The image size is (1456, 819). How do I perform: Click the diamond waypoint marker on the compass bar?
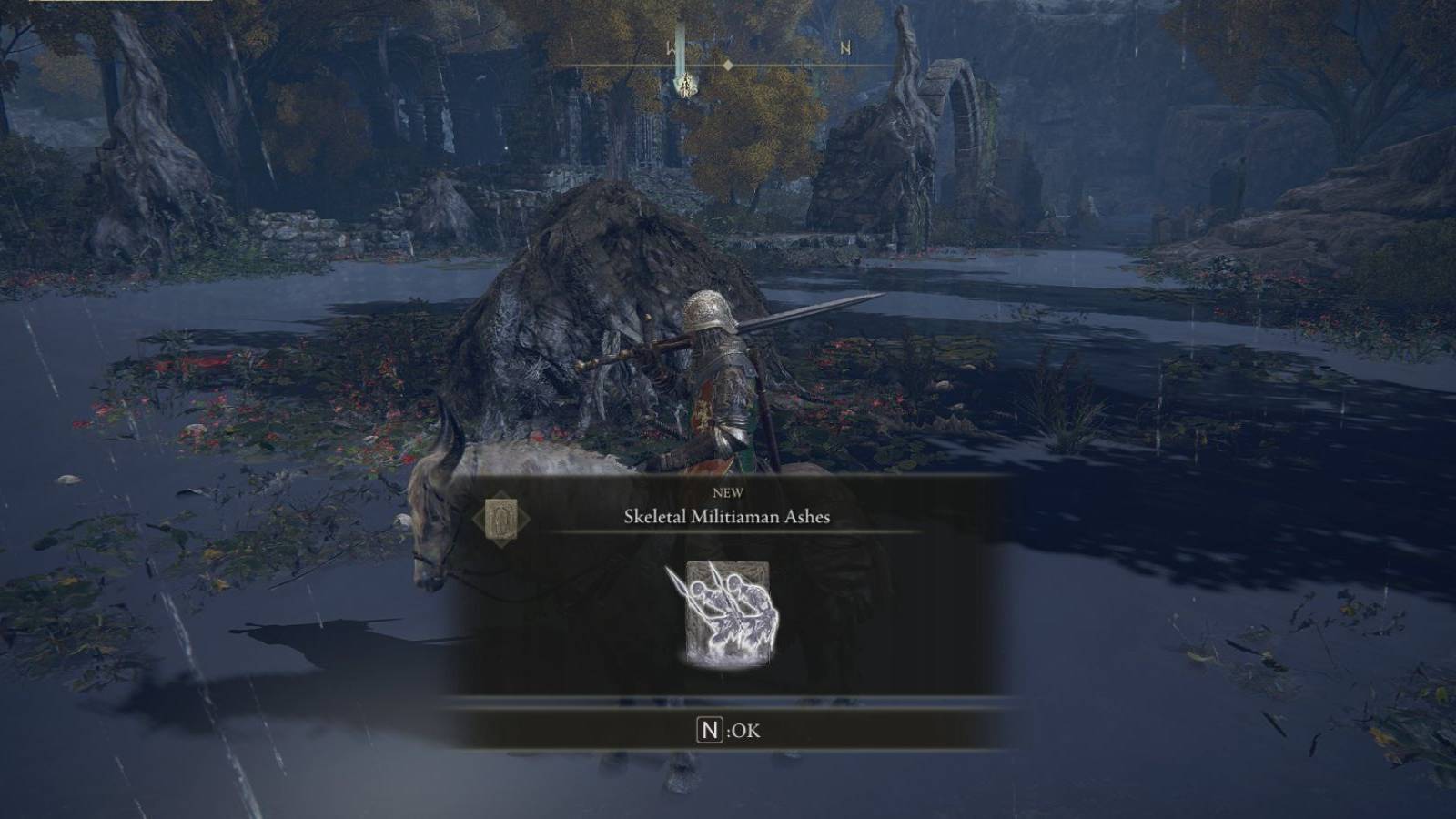pos(728,65)
